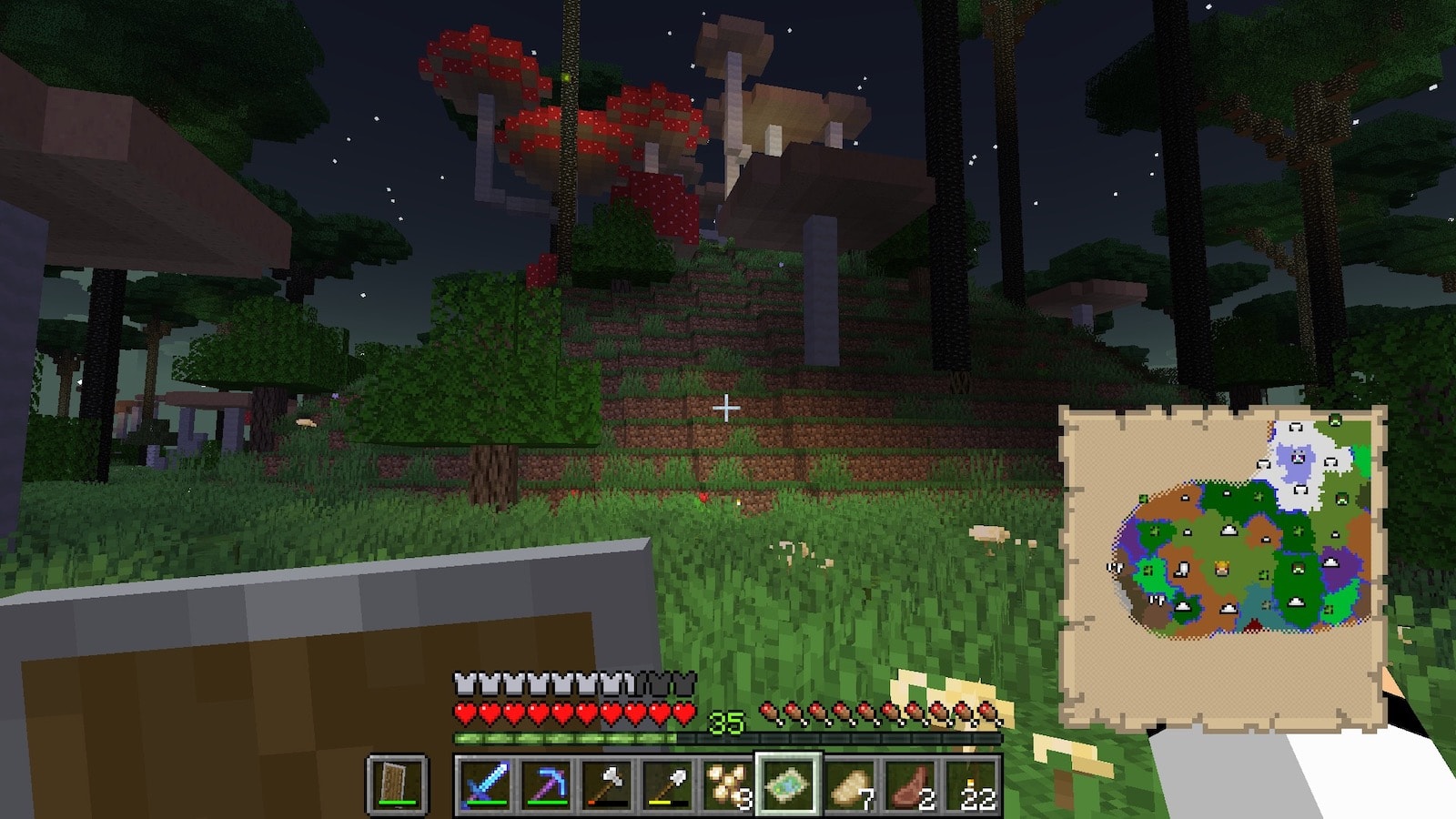The width and height of the screenshot is (1456, 819).
Task: Select the bread stack in the hotbar
Action: (x=849, y=784)
